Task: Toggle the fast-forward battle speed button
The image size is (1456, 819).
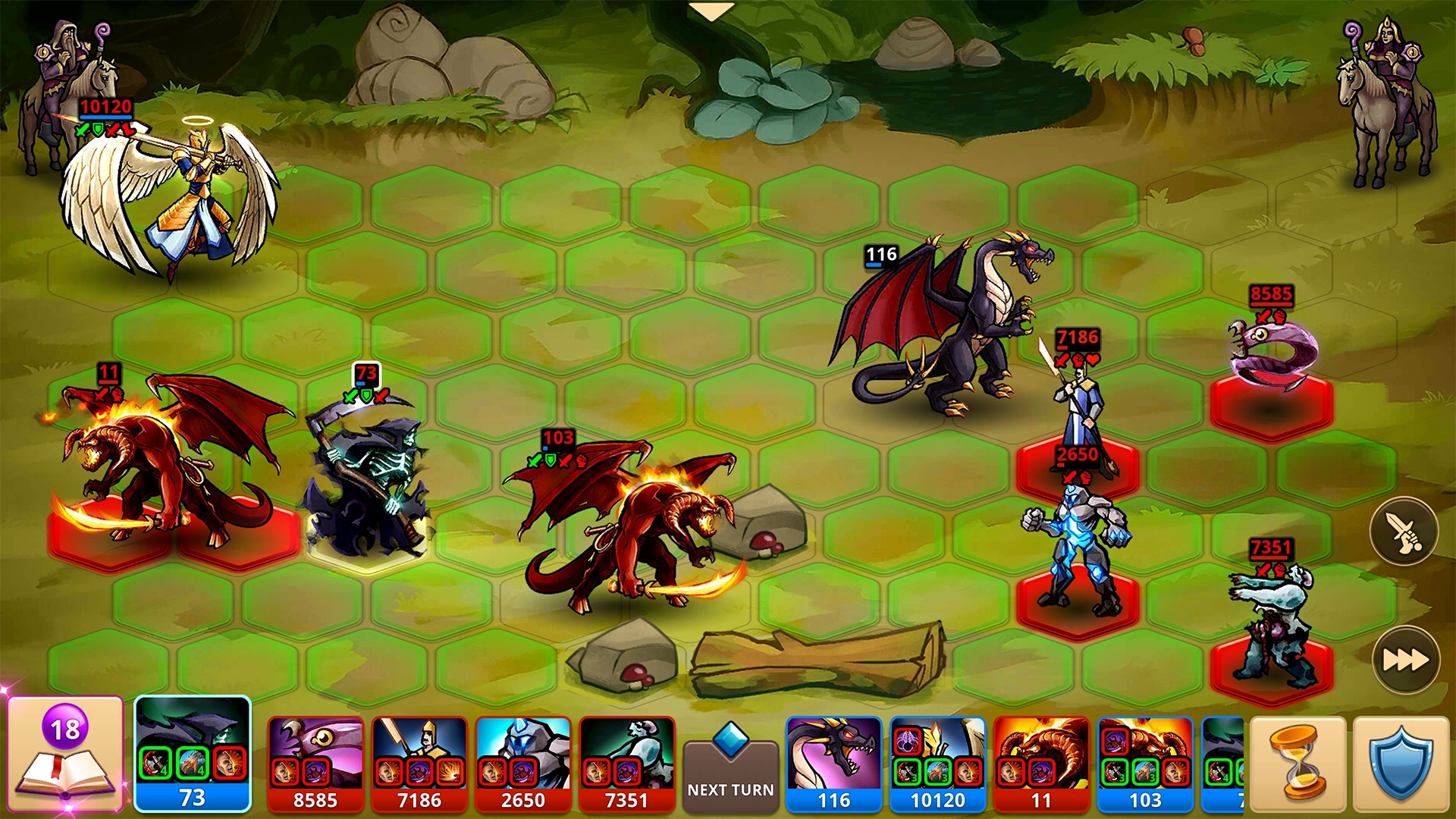Action: (1405, 660)
